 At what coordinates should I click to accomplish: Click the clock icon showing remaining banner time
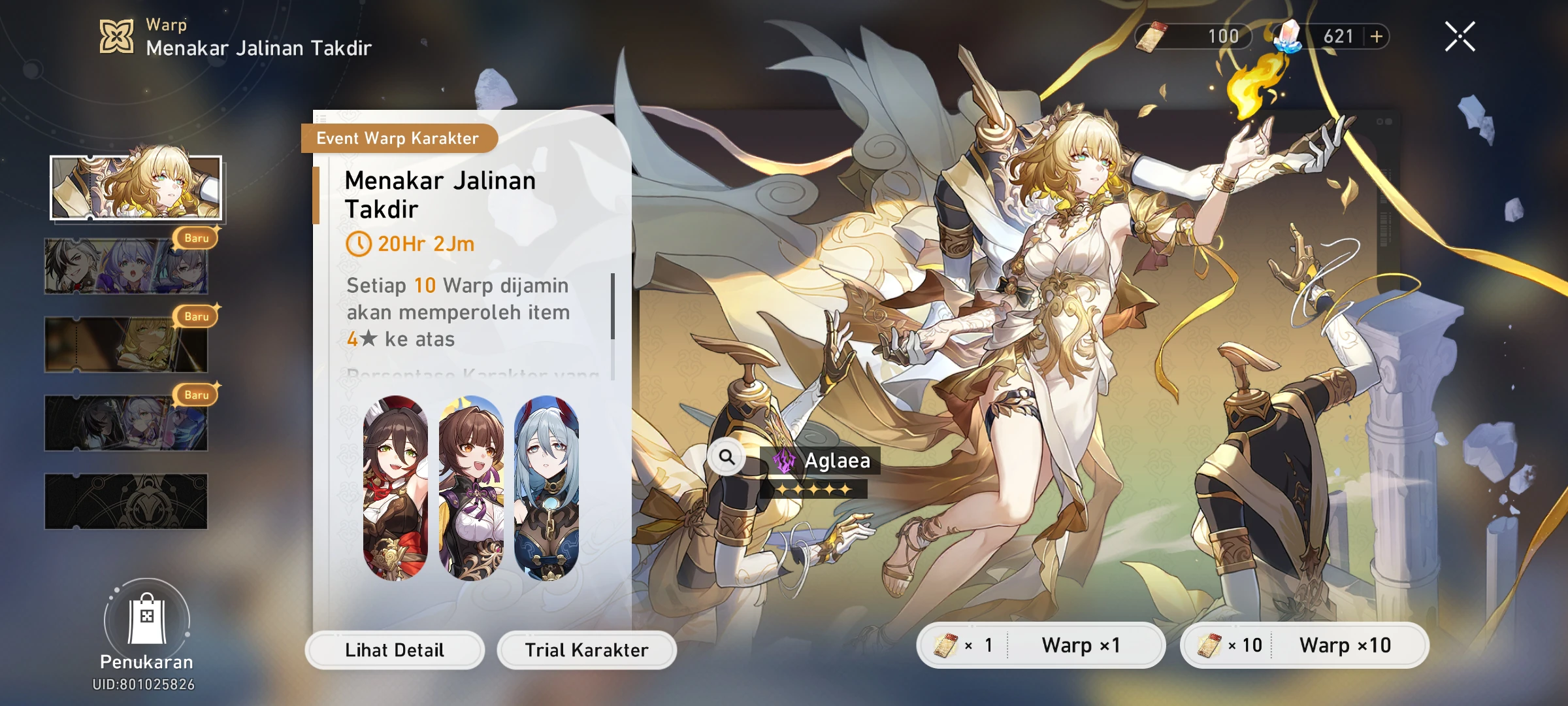(x=360, y=244)
